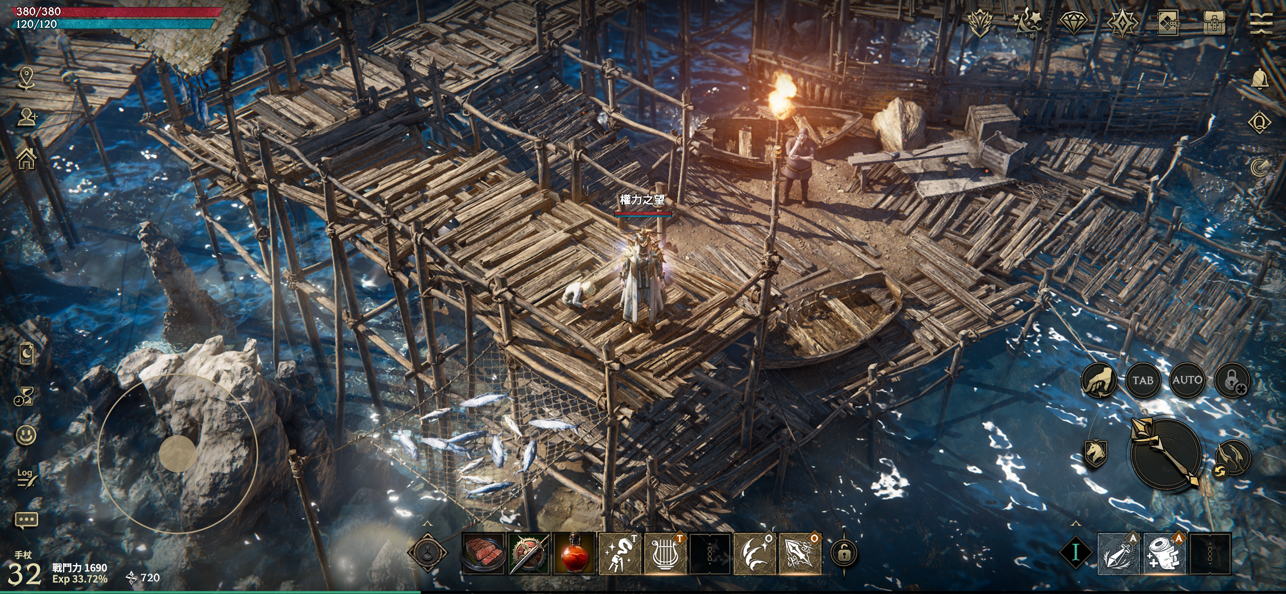Toggle the AUTO combat button
The image size is (1286, 594).
pyautogui.click(x=1187, y=380)
